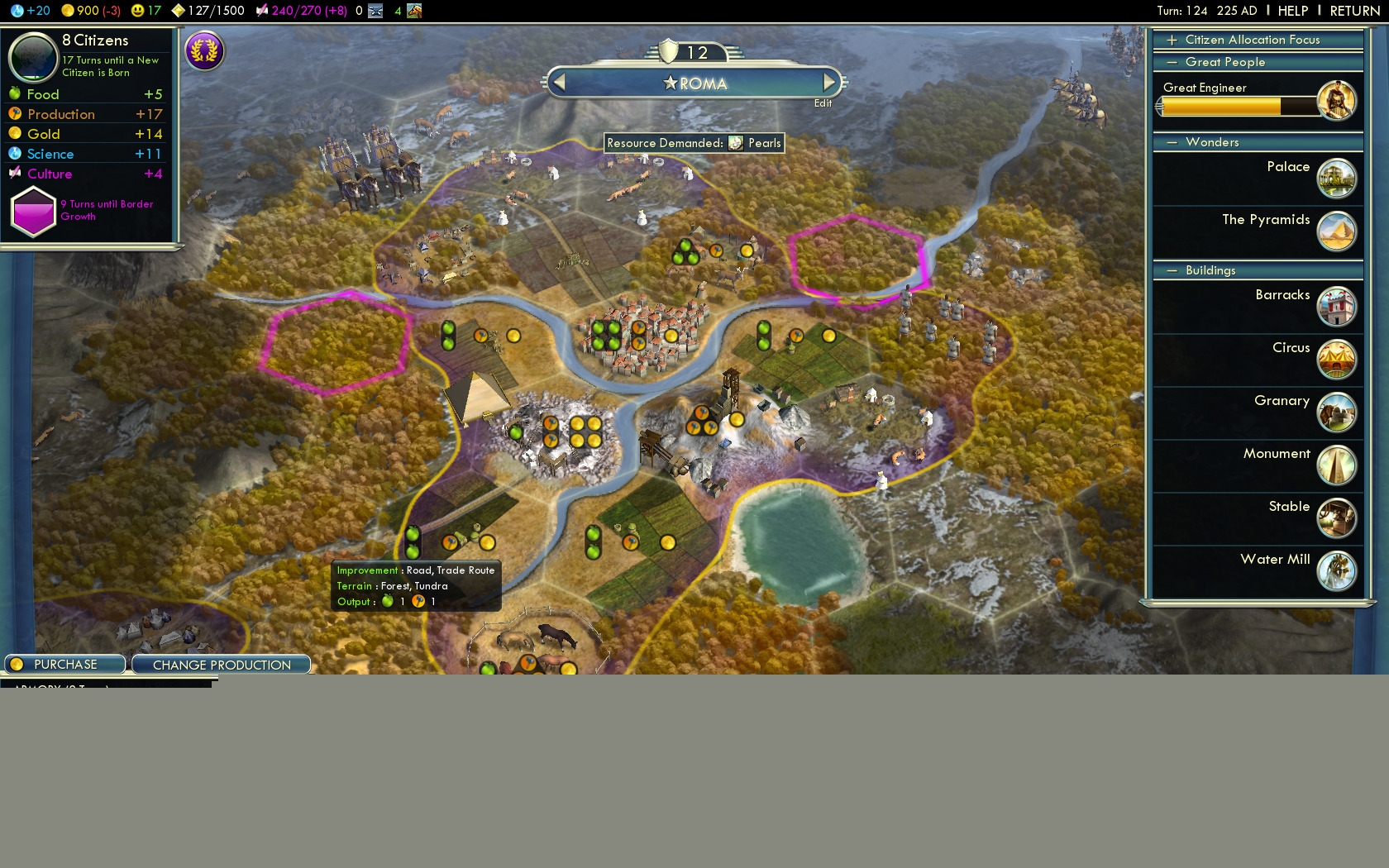
Task: Click RETURN to exit city screen
Action: [1354, 11]
